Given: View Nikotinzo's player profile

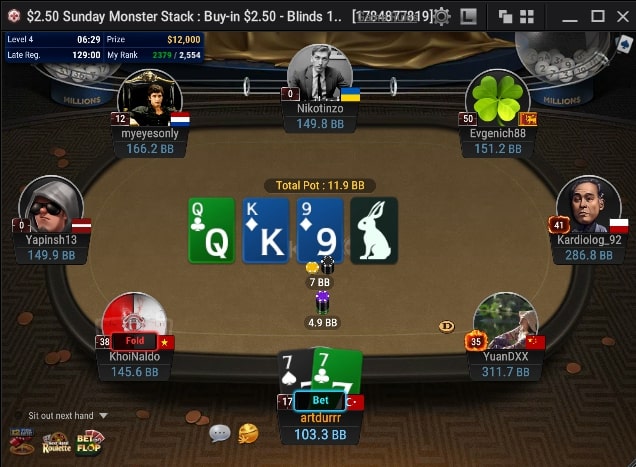Looking at the screenshot, I should 319,73.
